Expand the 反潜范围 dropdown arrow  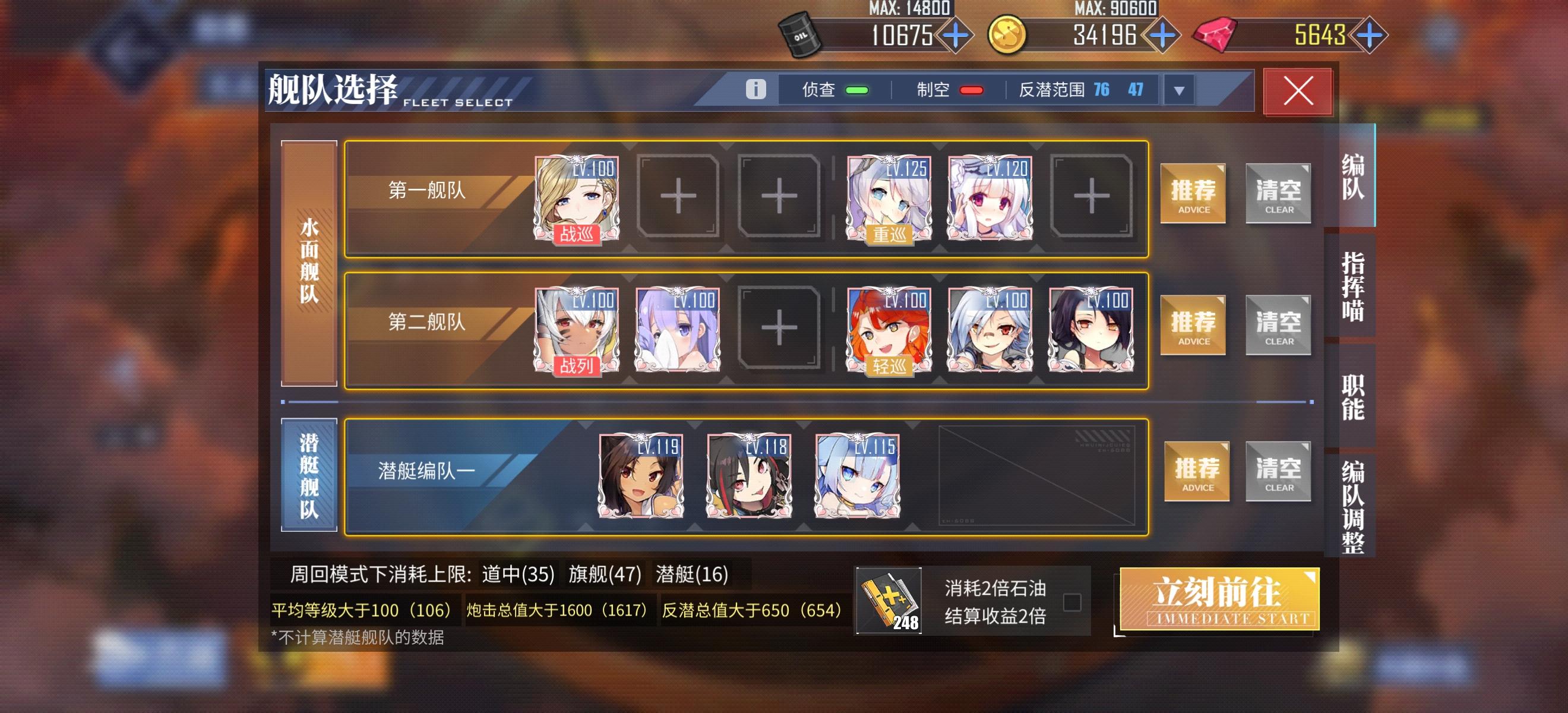[x=1179, y=90]
